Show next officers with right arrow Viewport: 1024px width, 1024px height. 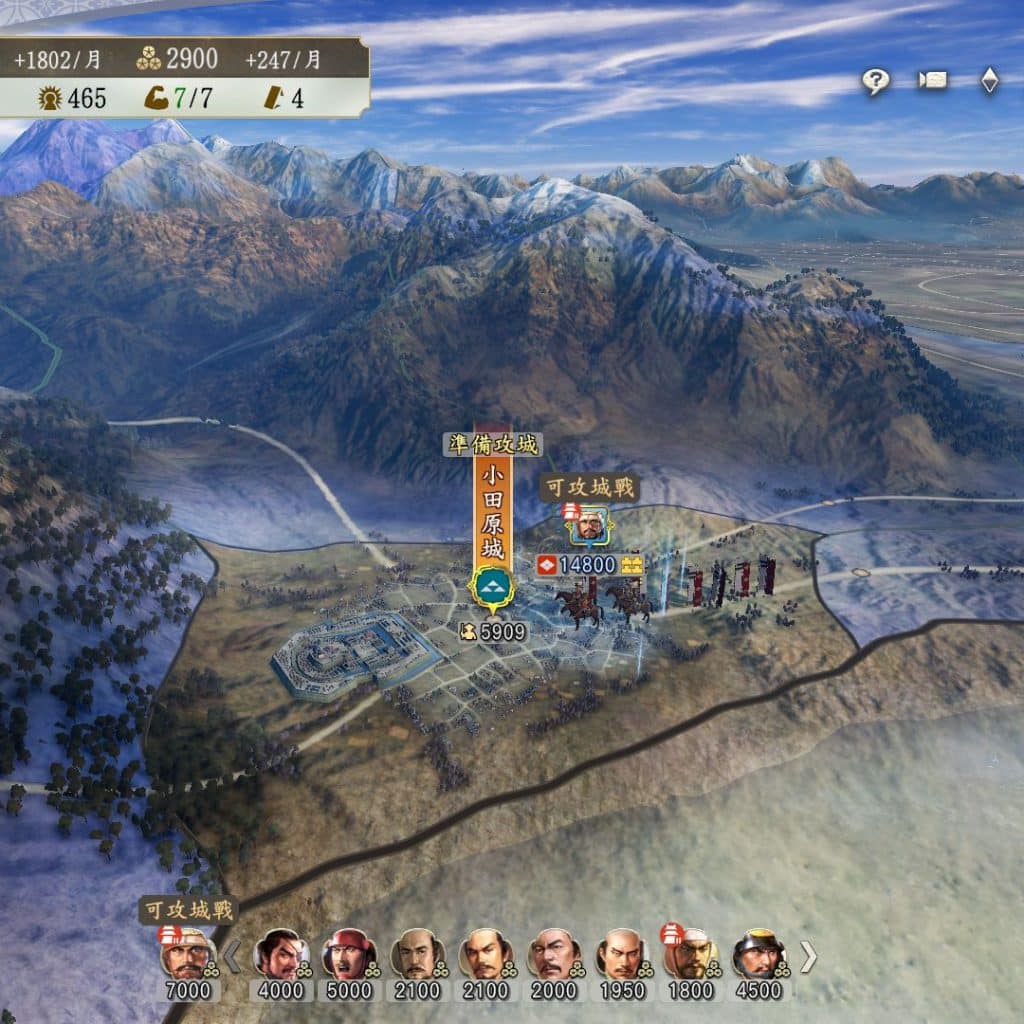(808, 958)
